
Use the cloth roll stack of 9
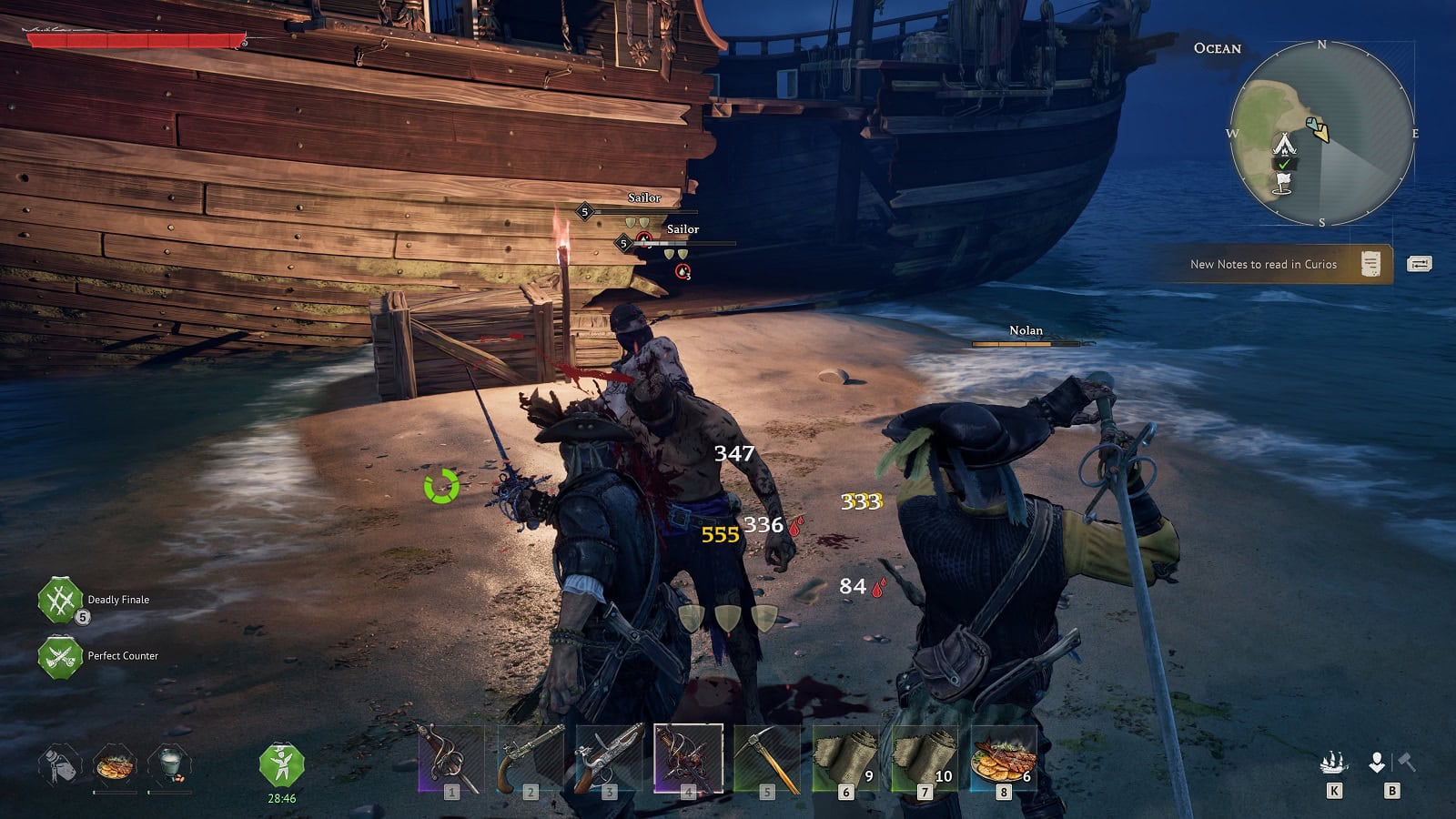click(845, 759)
